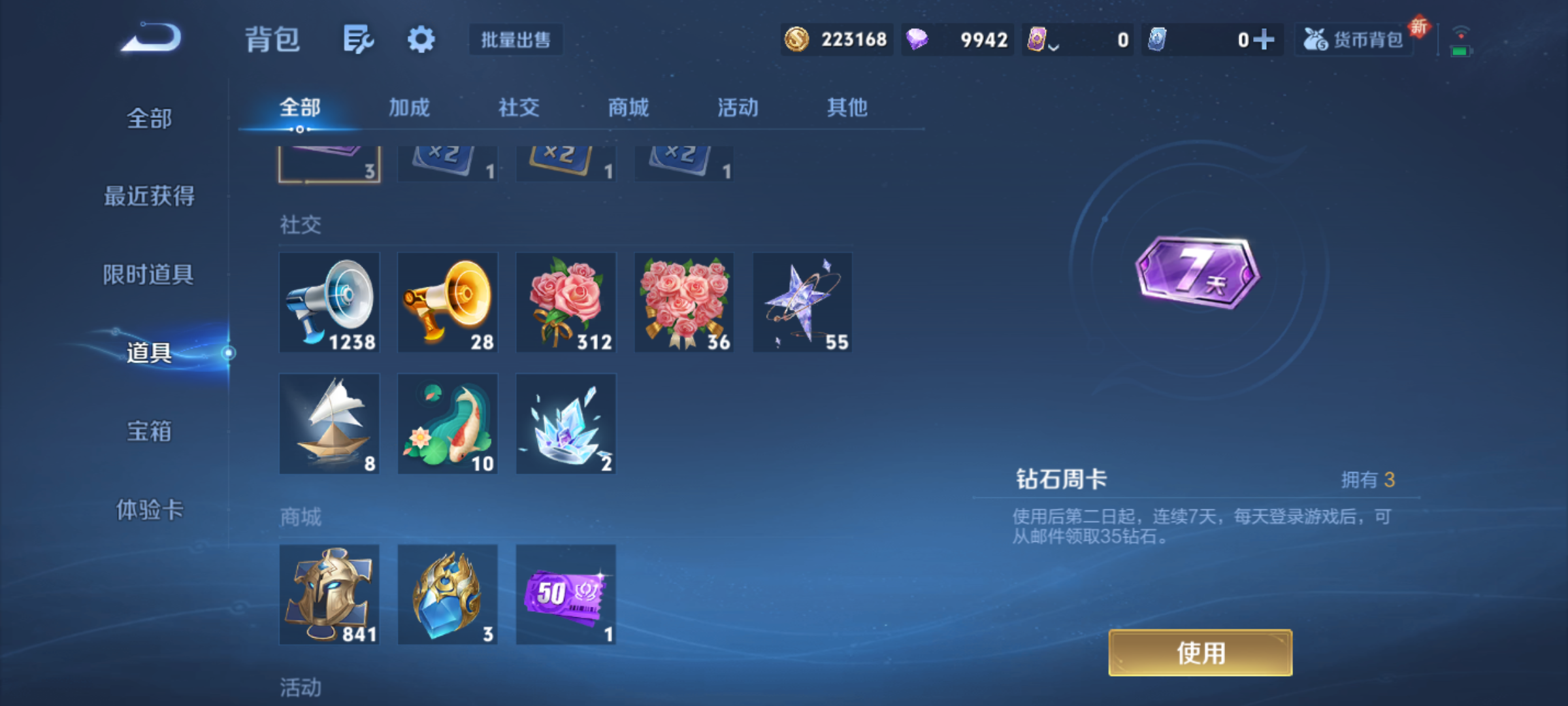The height and width of the screenshot is (706, 1568).
Task: Select the heart-shaped rose wreath item
Action: pos(684,302)
